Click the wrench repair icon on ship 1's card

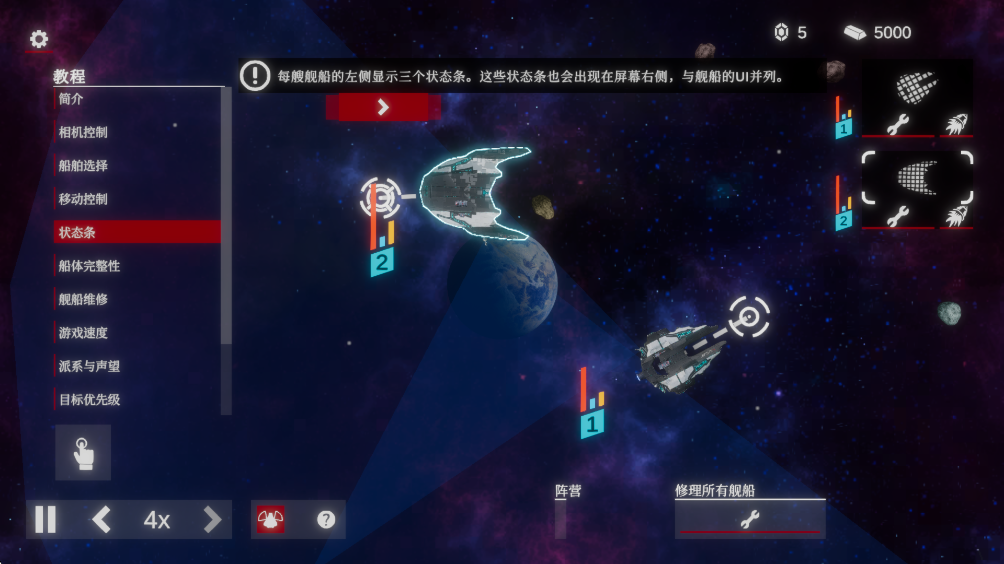coord(898,125)
